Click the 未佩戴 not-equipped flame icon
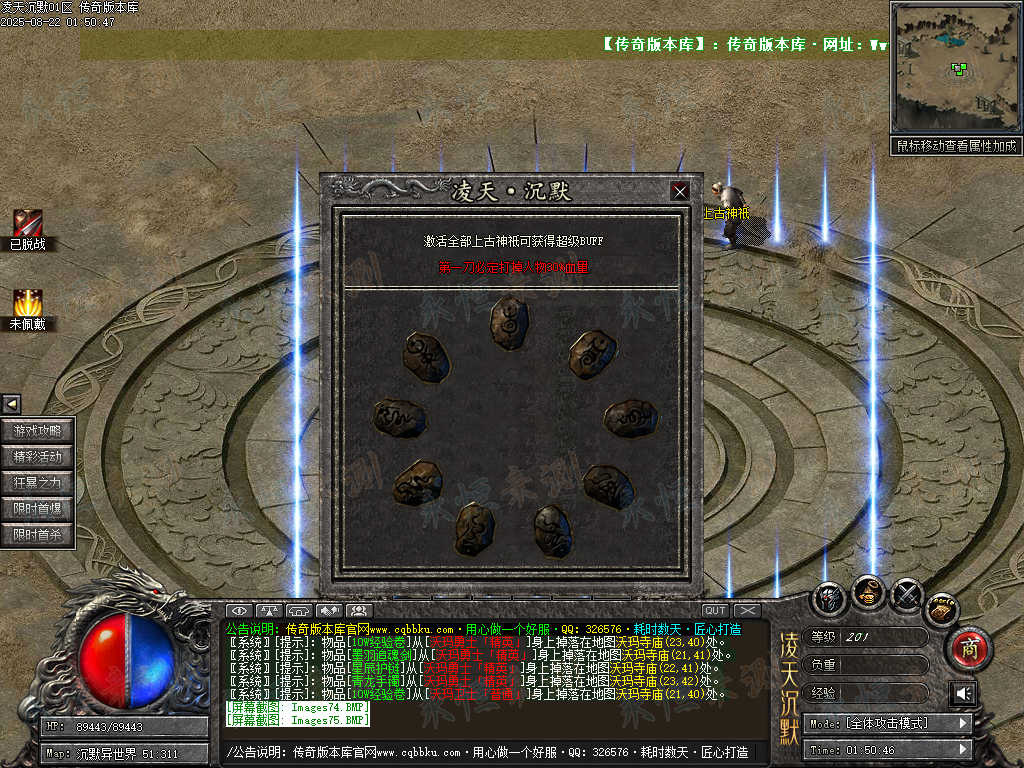This screenshot has width=1024, height=768. tap(27, 303)
